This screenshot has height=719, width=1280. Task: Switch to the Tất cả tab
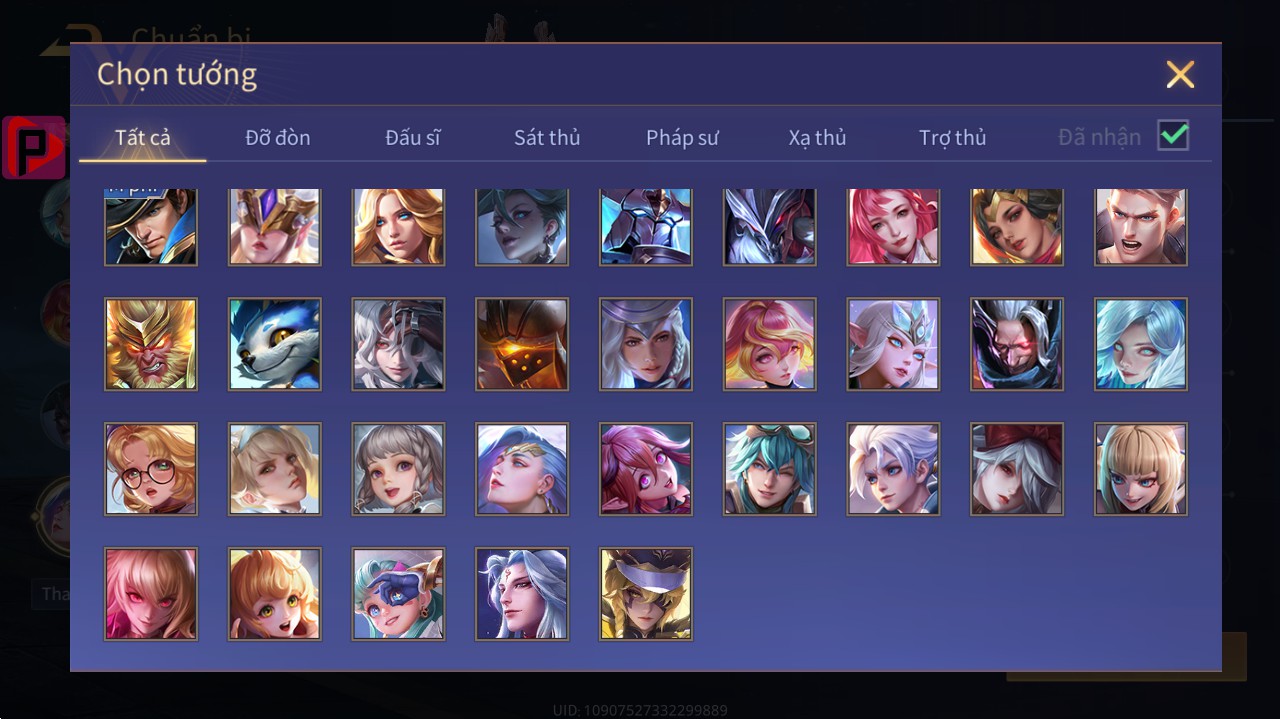point(143,137)
